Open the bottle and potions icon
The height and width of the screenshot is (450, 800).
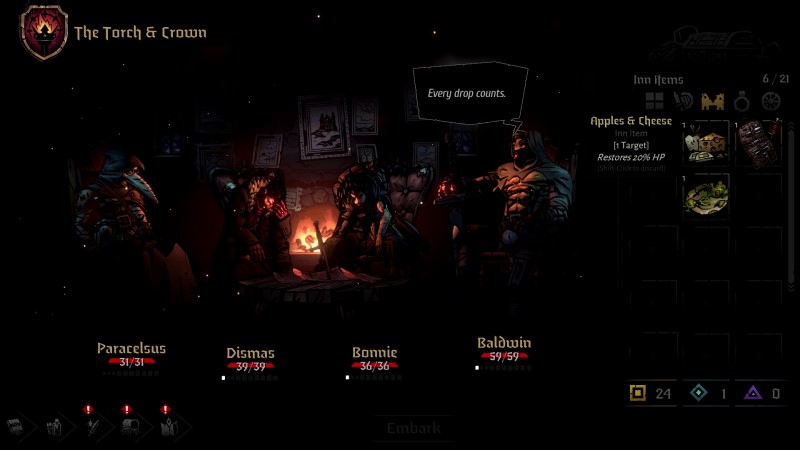coord(56,427)
